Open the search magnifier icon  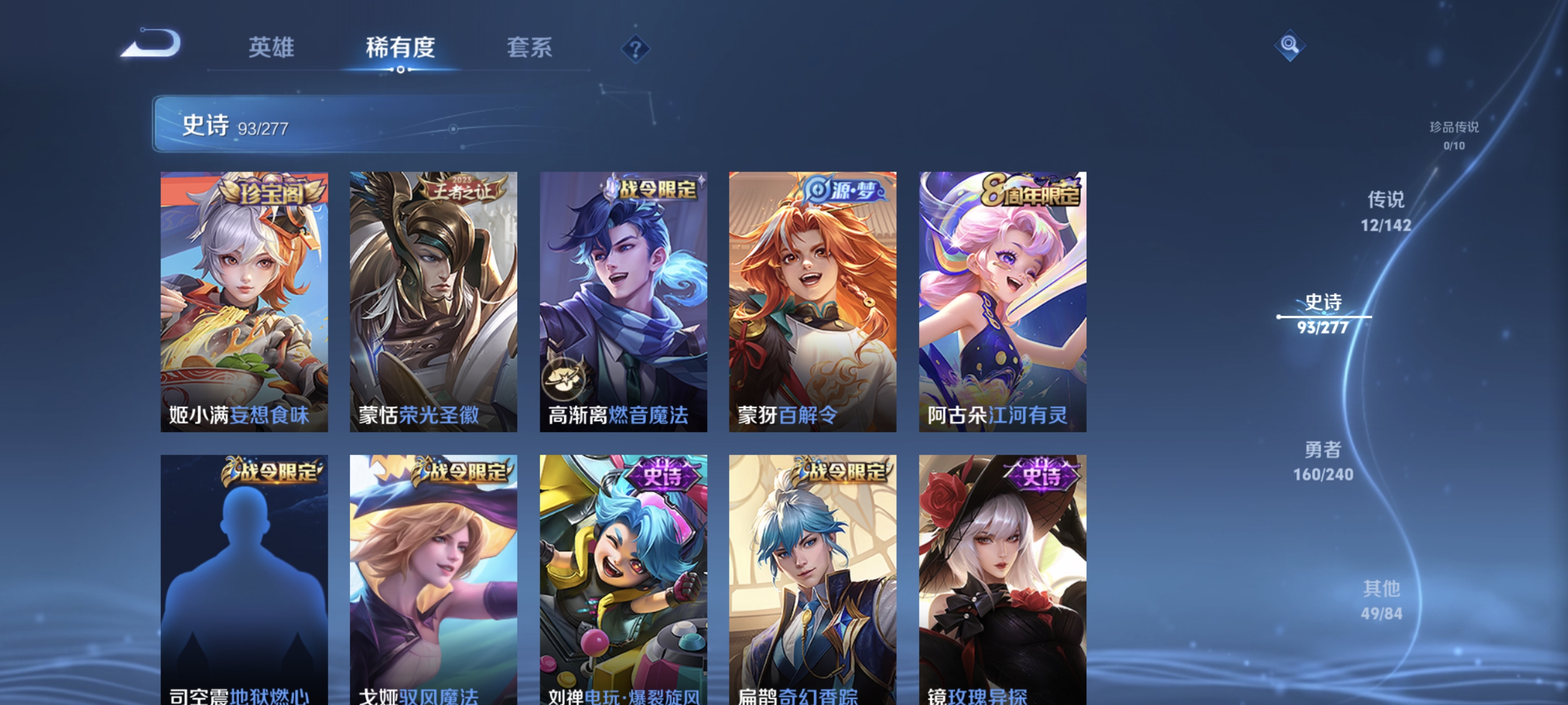1290,45
